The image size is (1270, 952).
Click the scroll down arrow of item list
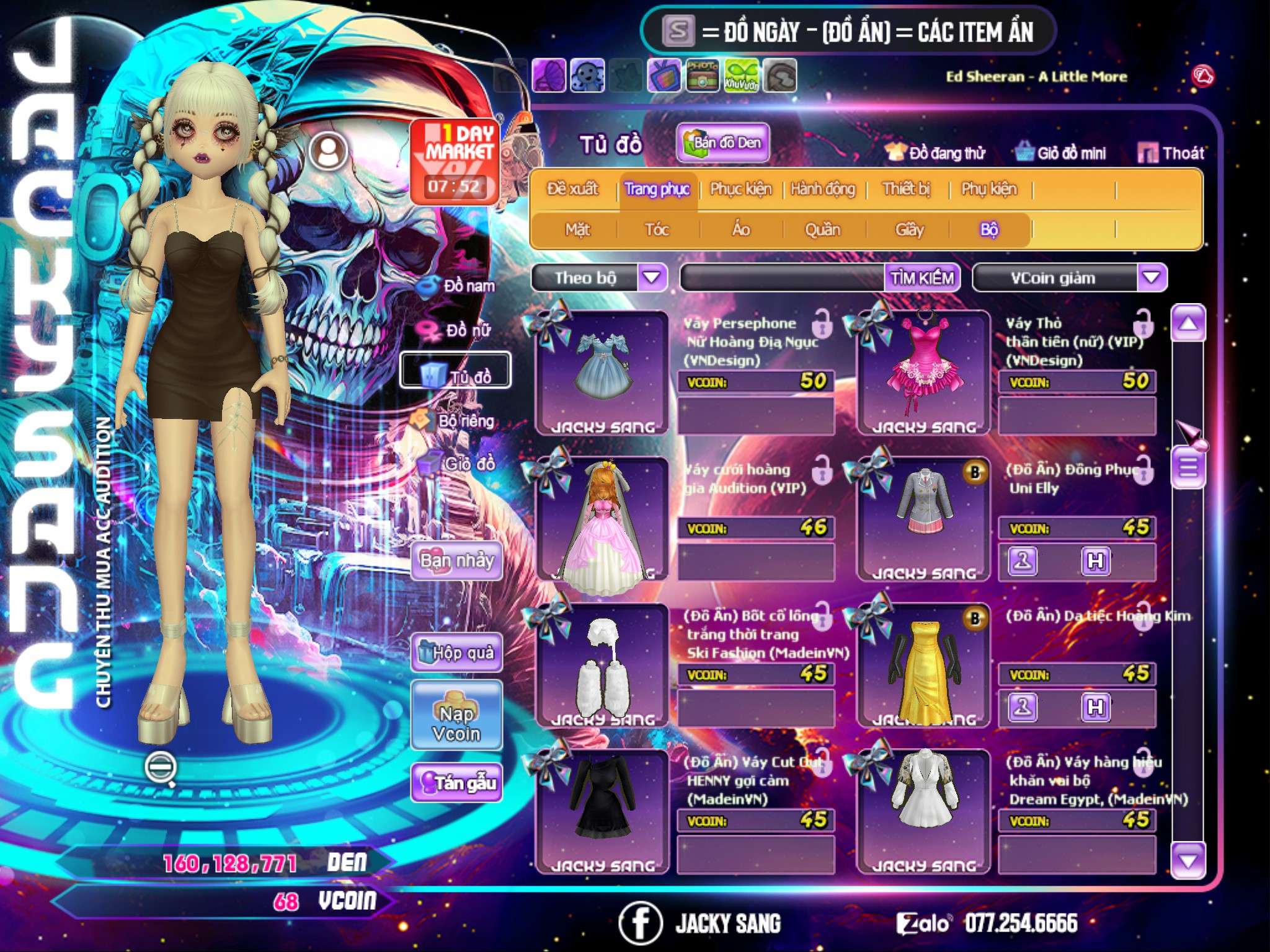point(1188,860)
